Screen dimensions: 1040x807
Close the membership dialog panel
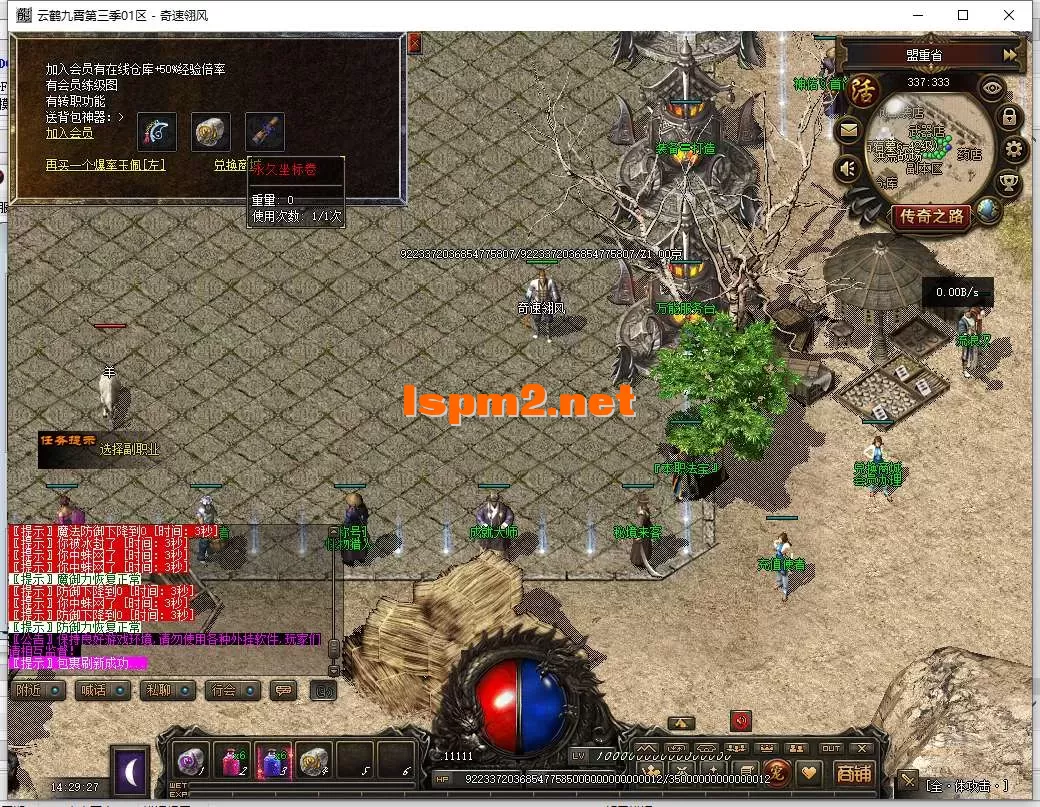click(415, 42)
